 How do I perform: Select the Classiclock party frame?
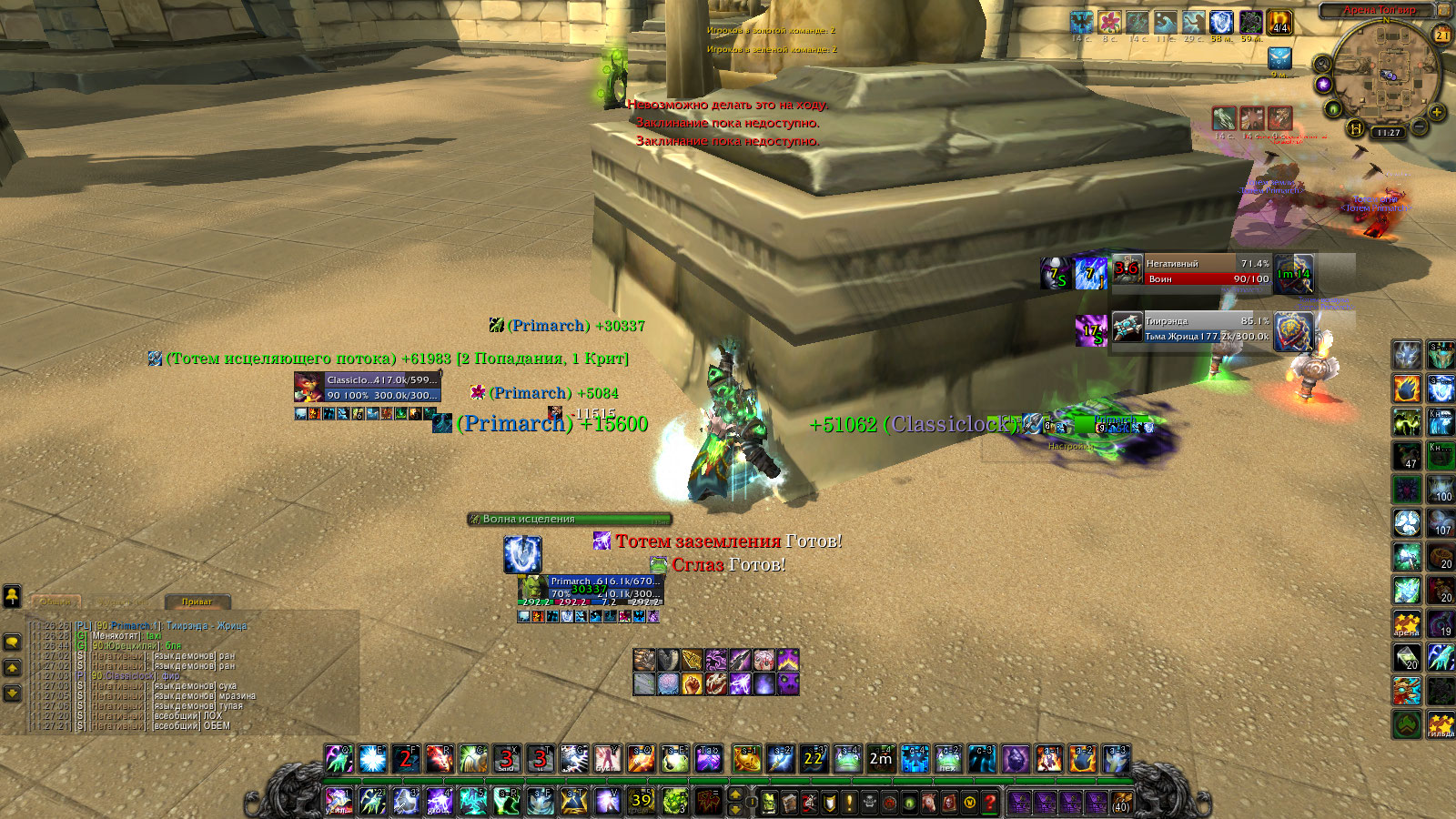[x=381, y=387]
